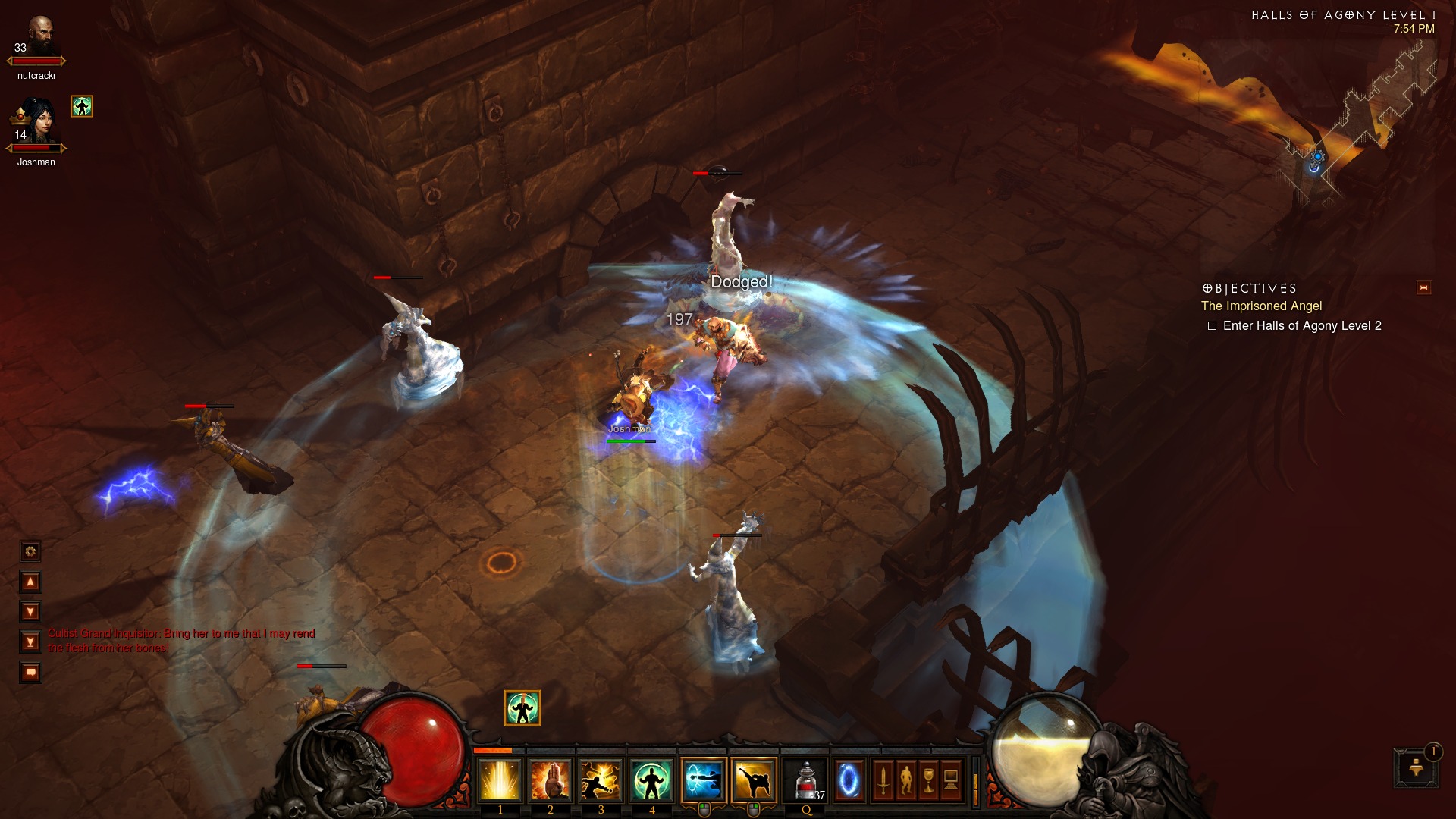Select the golden kick secondary skill
Screen dimensions: 1456x819
pyautogui.click(x=754, y=781)
